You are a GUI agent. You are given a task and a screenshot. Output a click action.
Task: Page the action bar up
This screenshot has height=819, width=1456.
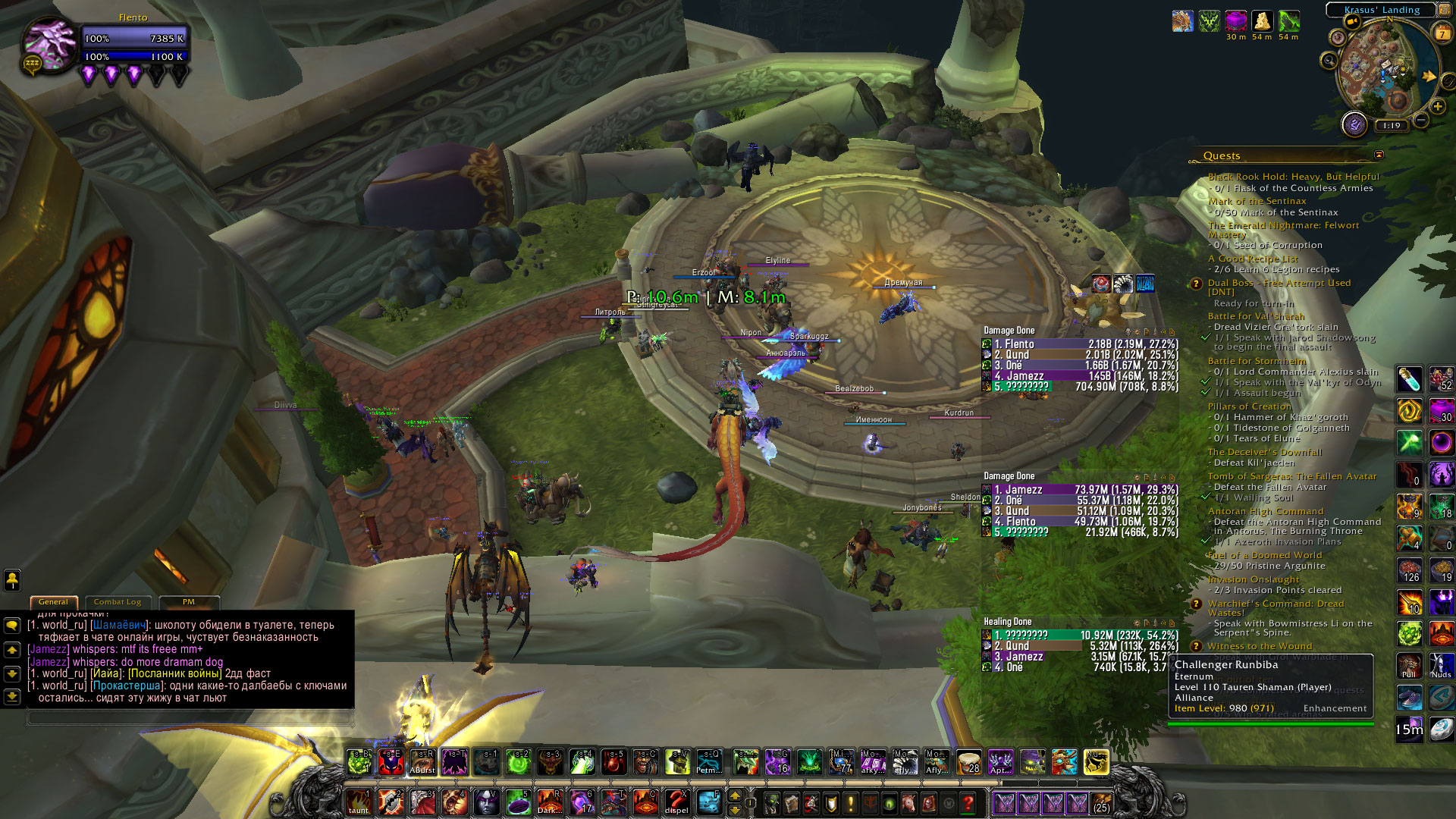tap(734, 795)
